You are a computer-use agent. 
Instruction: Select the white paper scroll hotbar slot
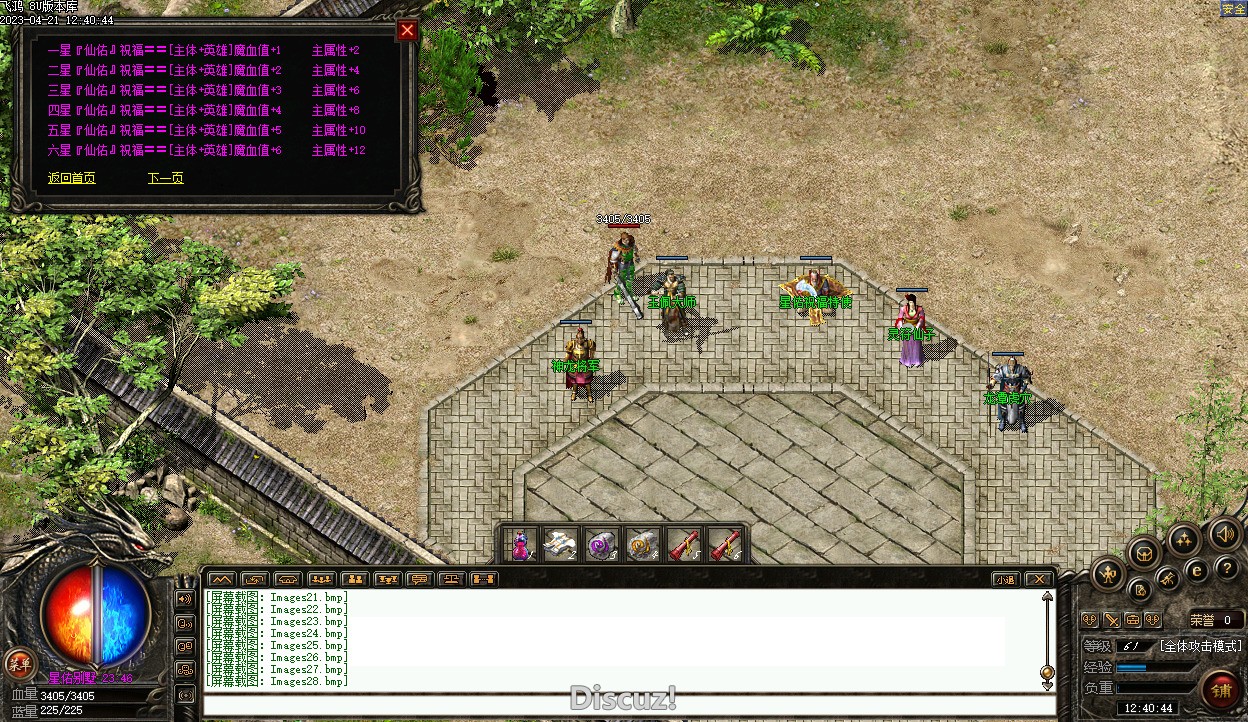click(560, 545)
